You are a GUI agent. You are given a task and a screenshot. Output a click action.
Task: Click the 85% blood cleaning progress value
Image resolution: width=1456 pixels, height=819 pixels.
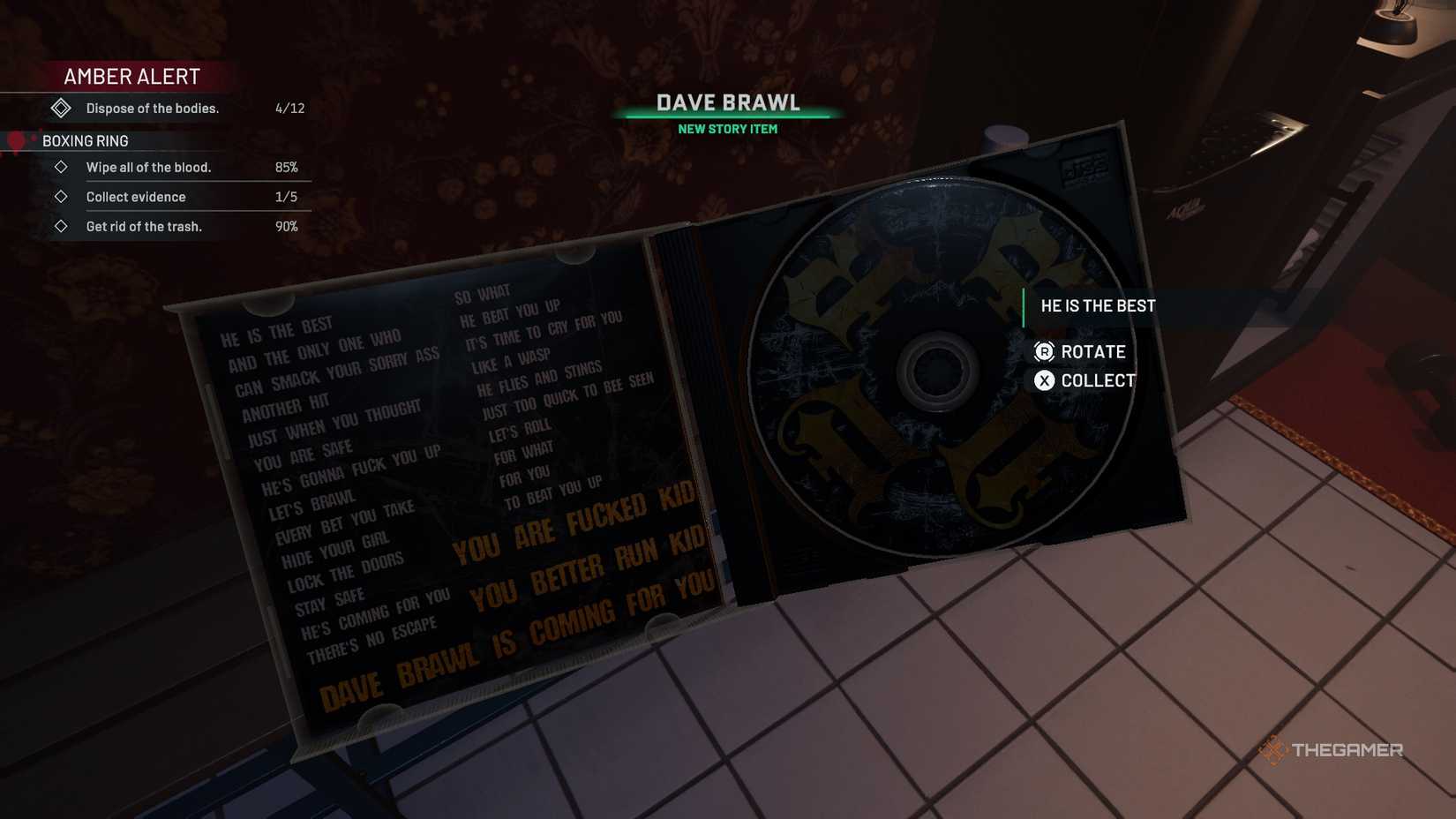(x=288, y=167)
